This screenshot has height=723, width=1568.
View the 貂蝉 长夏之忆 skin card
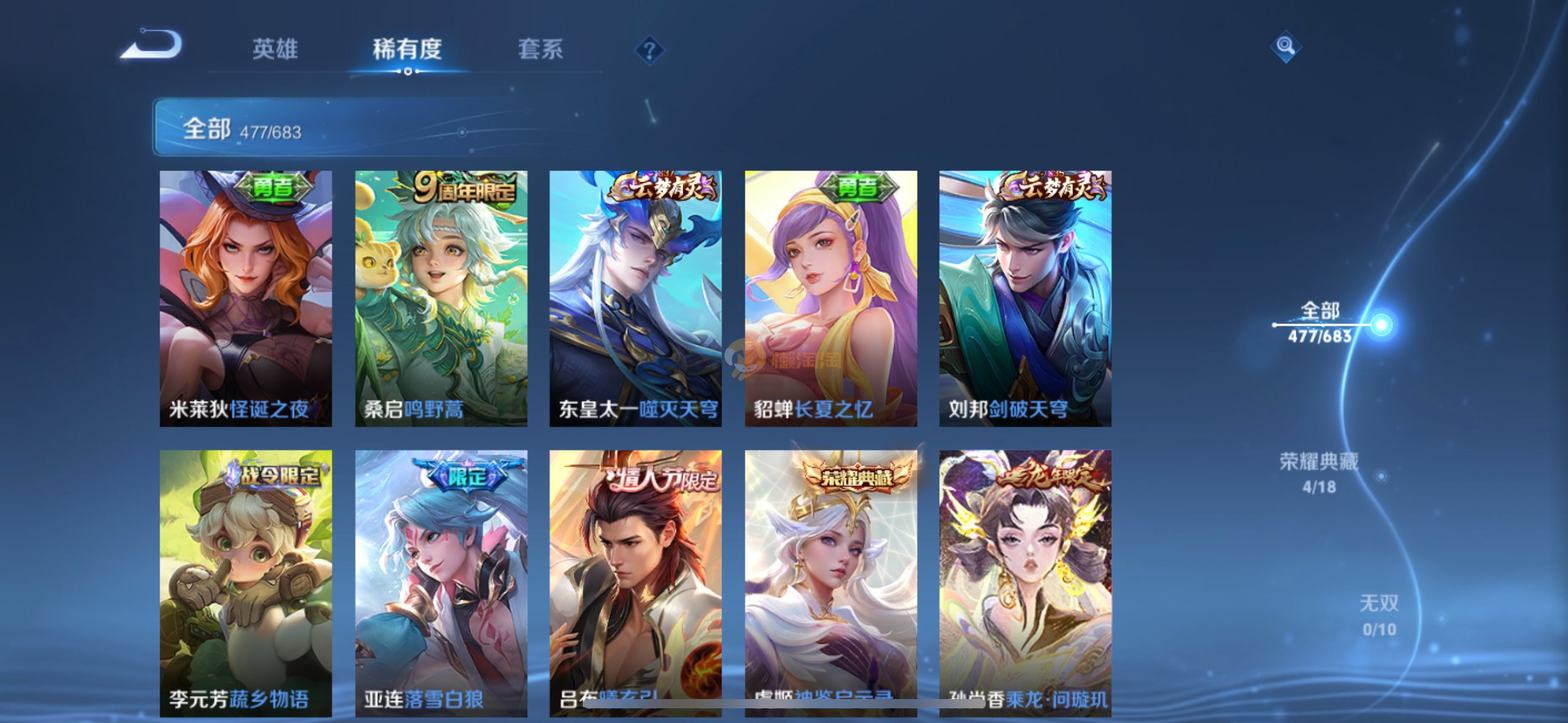831,298
